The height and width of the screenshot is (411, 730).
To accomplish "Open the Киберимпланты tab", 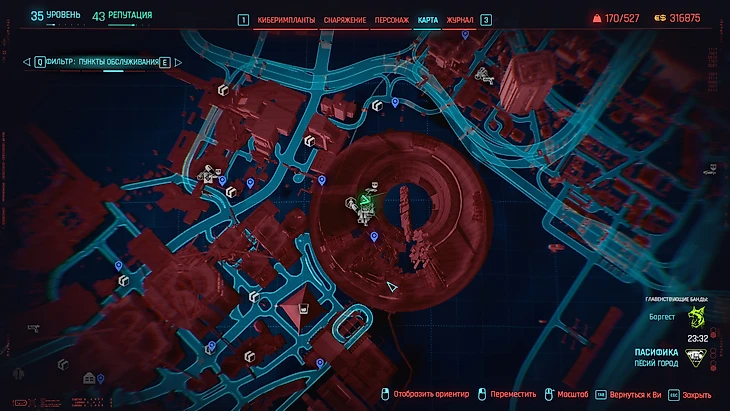I will click(286, 20).
